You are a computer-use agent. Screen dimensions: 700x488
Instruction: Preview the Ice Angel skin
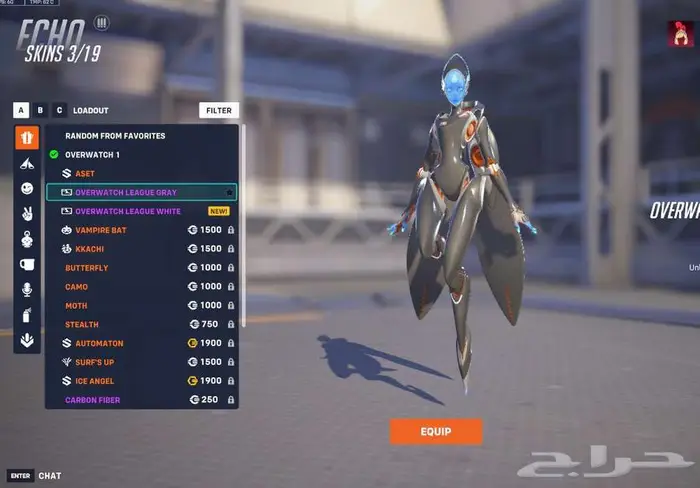pyautogui.click(x=95, y=381)
